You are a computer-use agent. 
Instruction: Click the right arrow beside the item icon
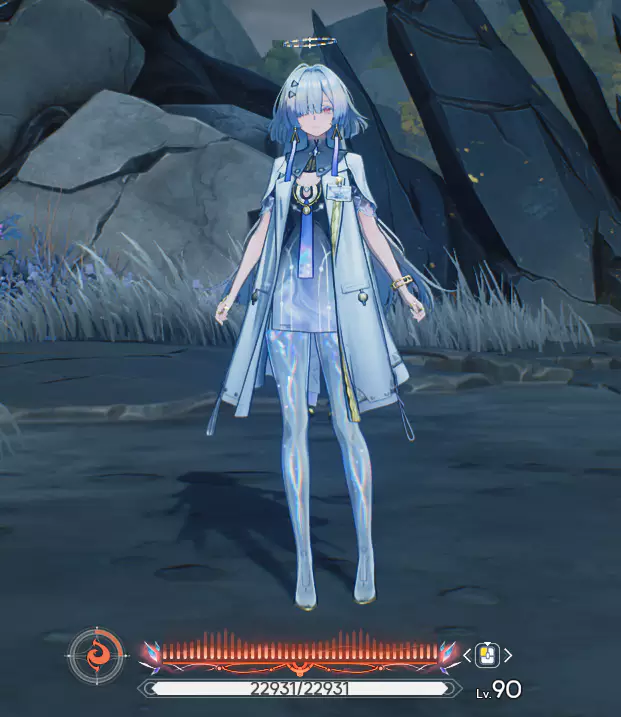[x=508, y=656]
